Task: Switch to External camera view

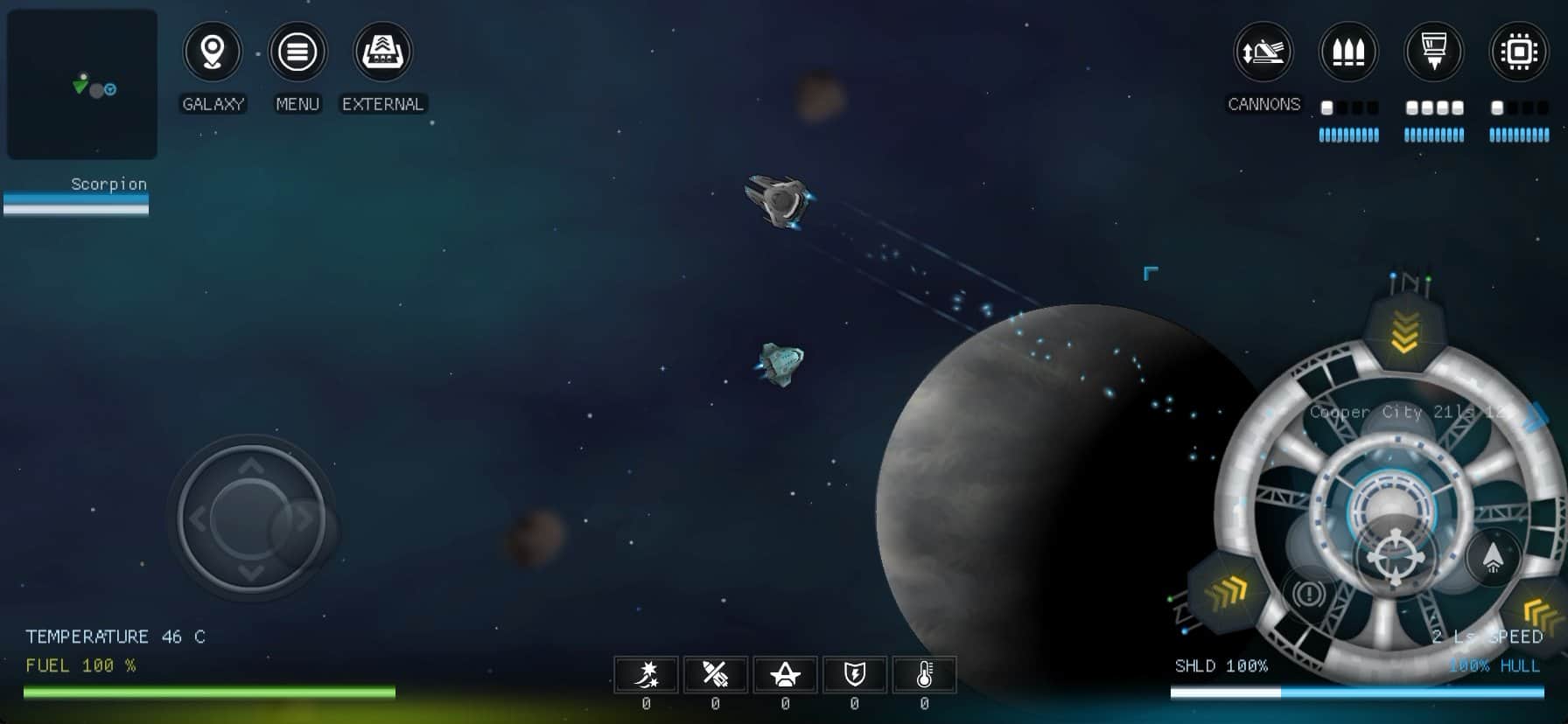Action: click(x=382, y=52)
